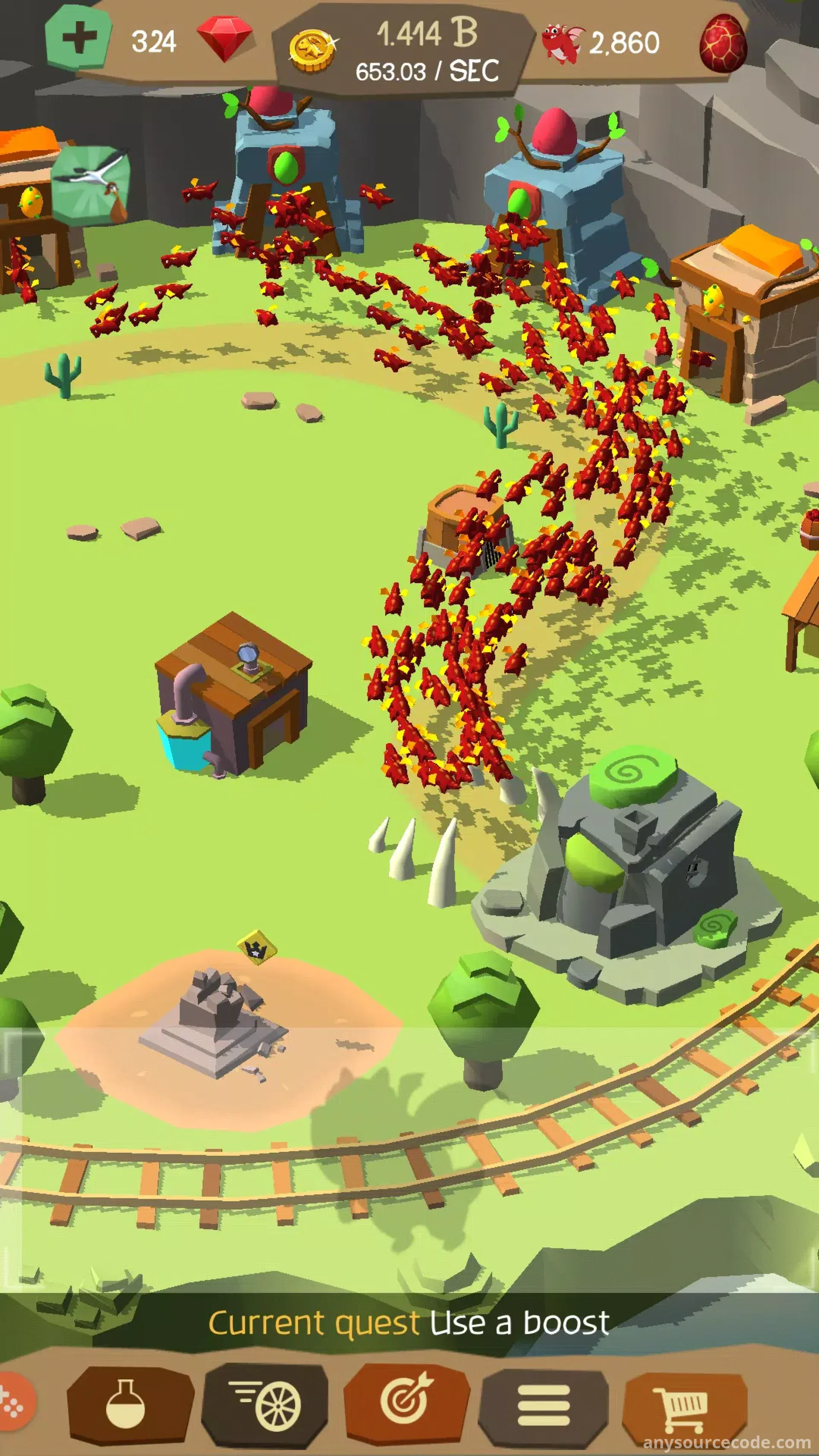Viewport: 819px width, 1456px height.
Task: Open the red dragon egg icon
Action: coord(722,44)
